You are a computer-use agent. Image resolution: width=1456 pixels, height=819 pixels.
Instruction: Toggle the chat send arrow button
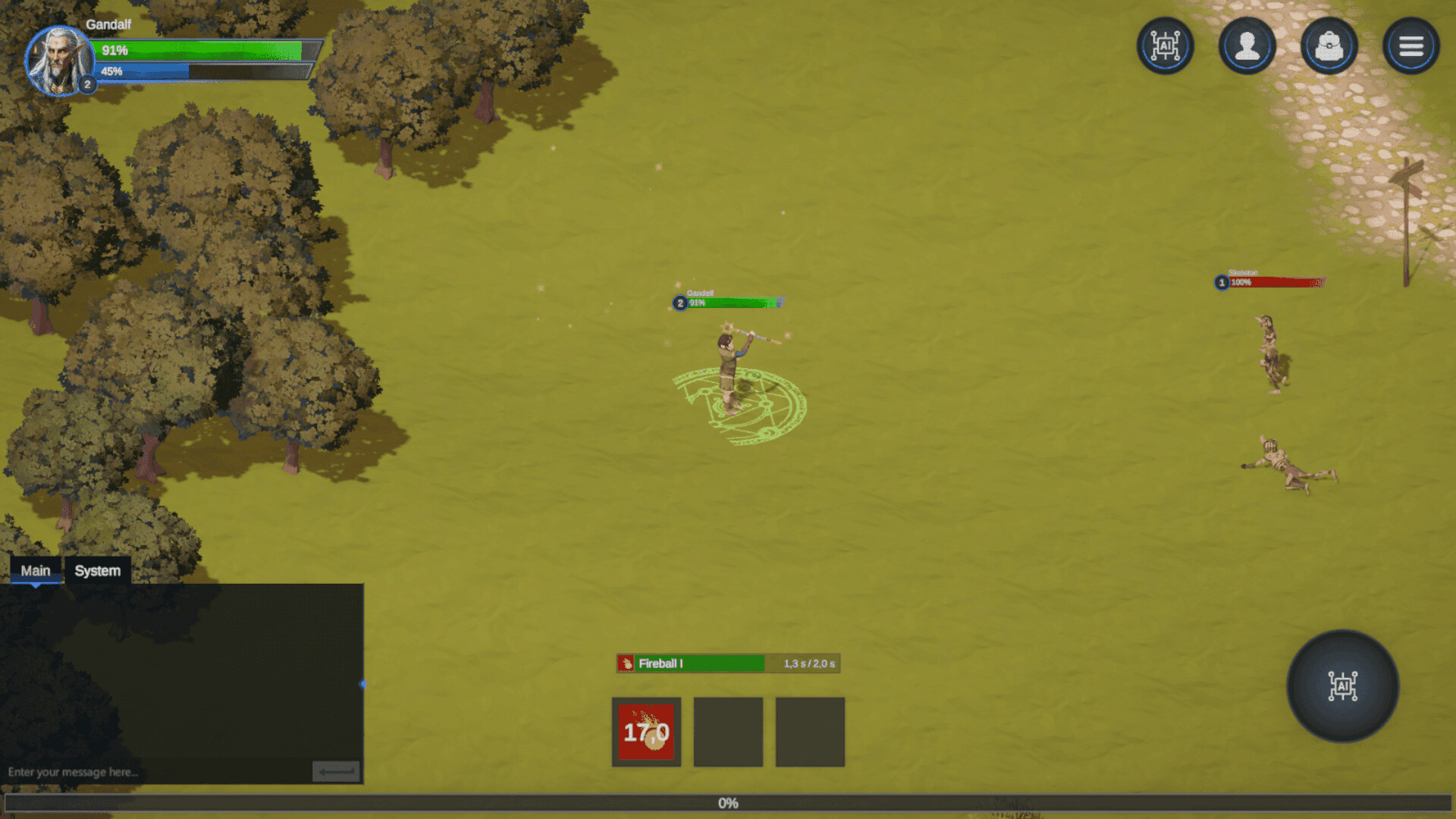click(x=335, y=771)
